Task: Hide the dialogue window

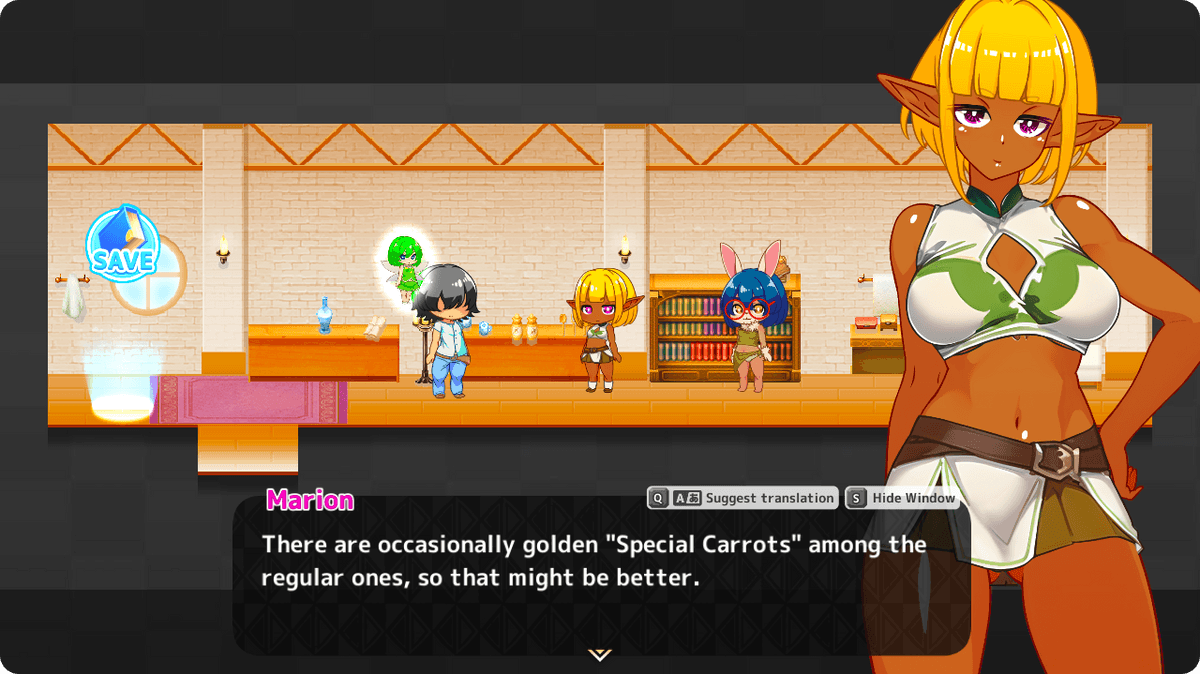Action: coord(902,498)
